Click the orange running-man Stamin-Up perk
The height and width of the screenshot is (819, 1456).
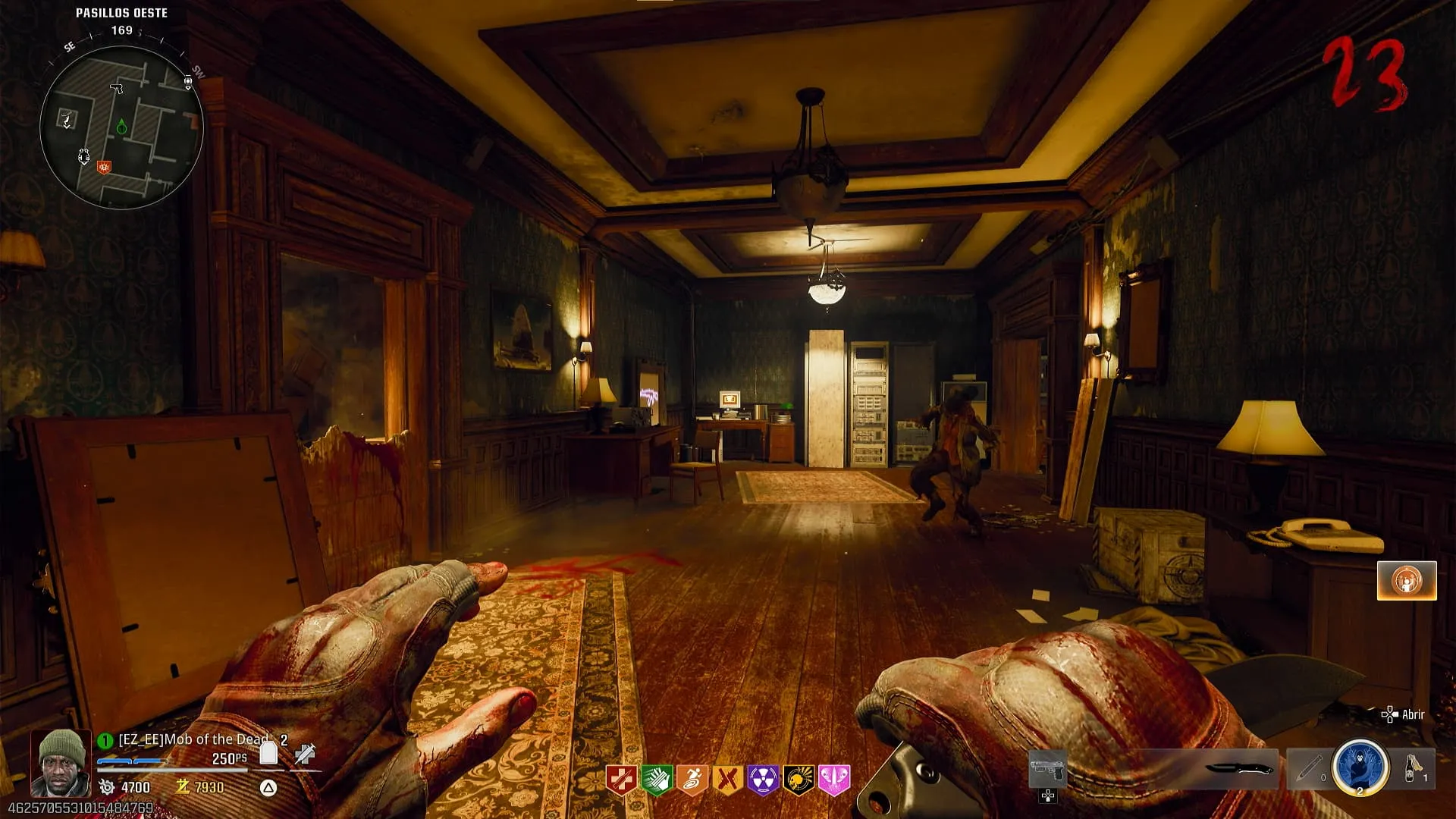pyautogui.click(x=692, y=780)
